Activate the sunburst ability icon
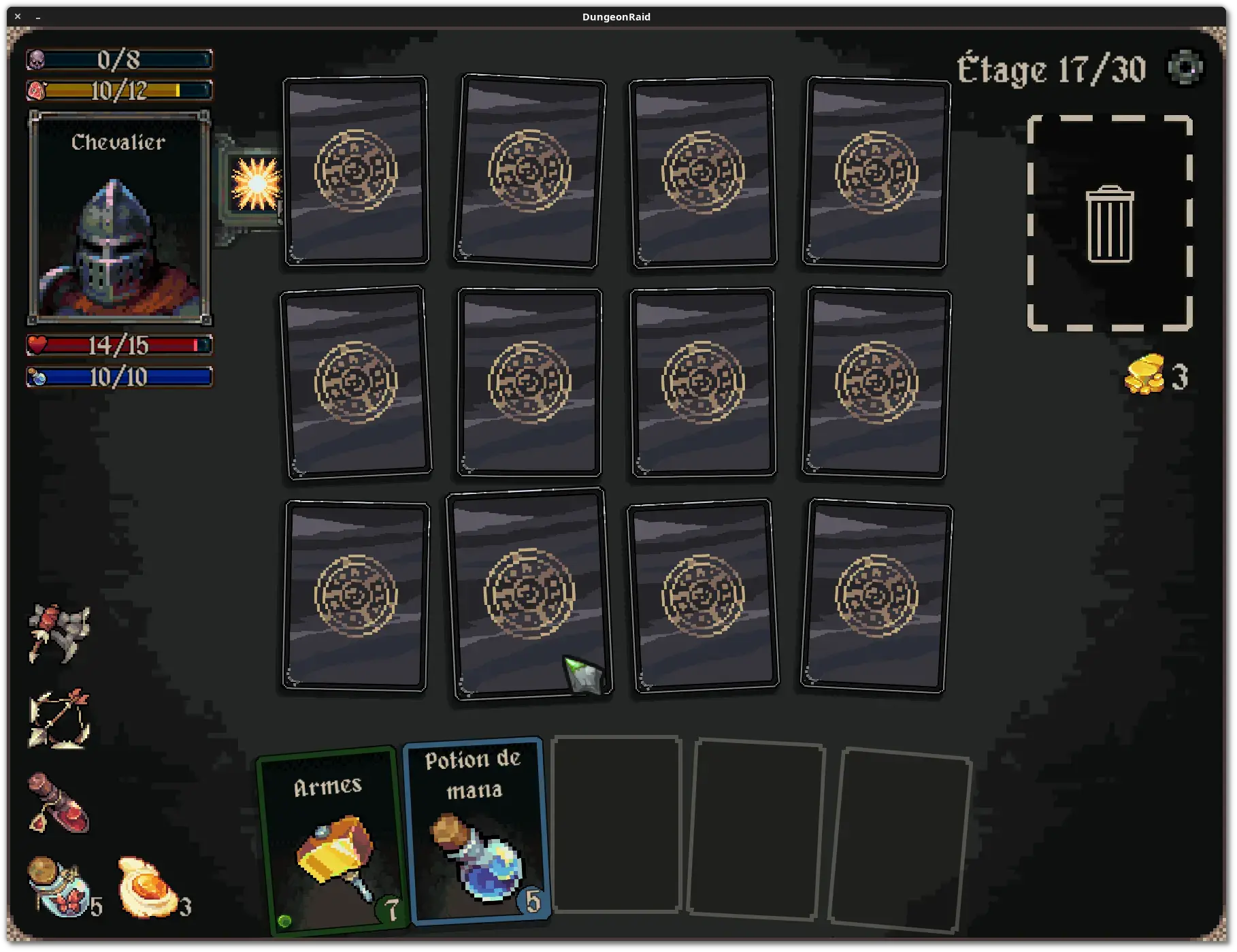 pos(256,183)
